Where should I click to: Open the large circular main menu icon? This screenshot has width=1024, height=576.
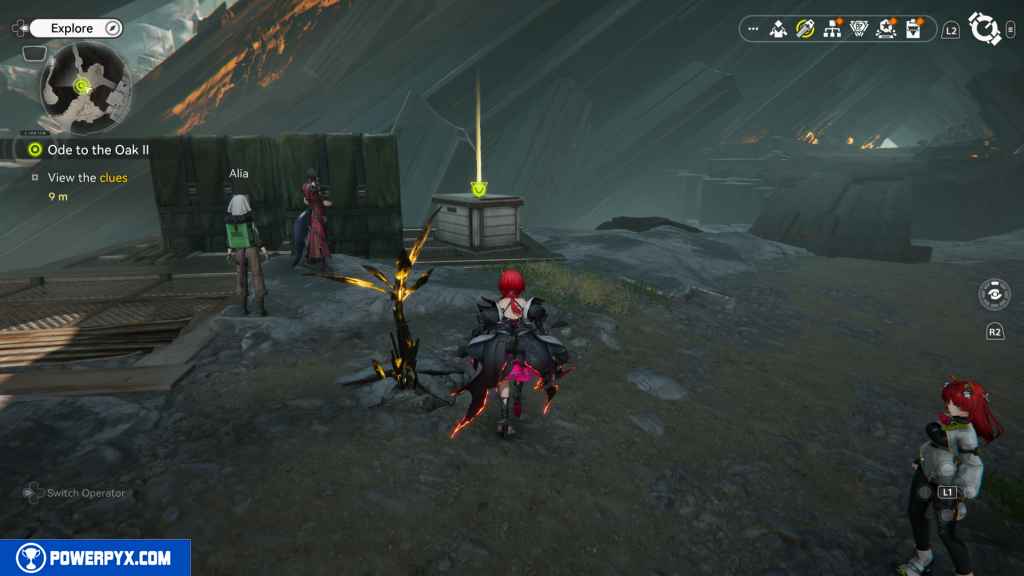pyautogui.click(x=984, y=29)
